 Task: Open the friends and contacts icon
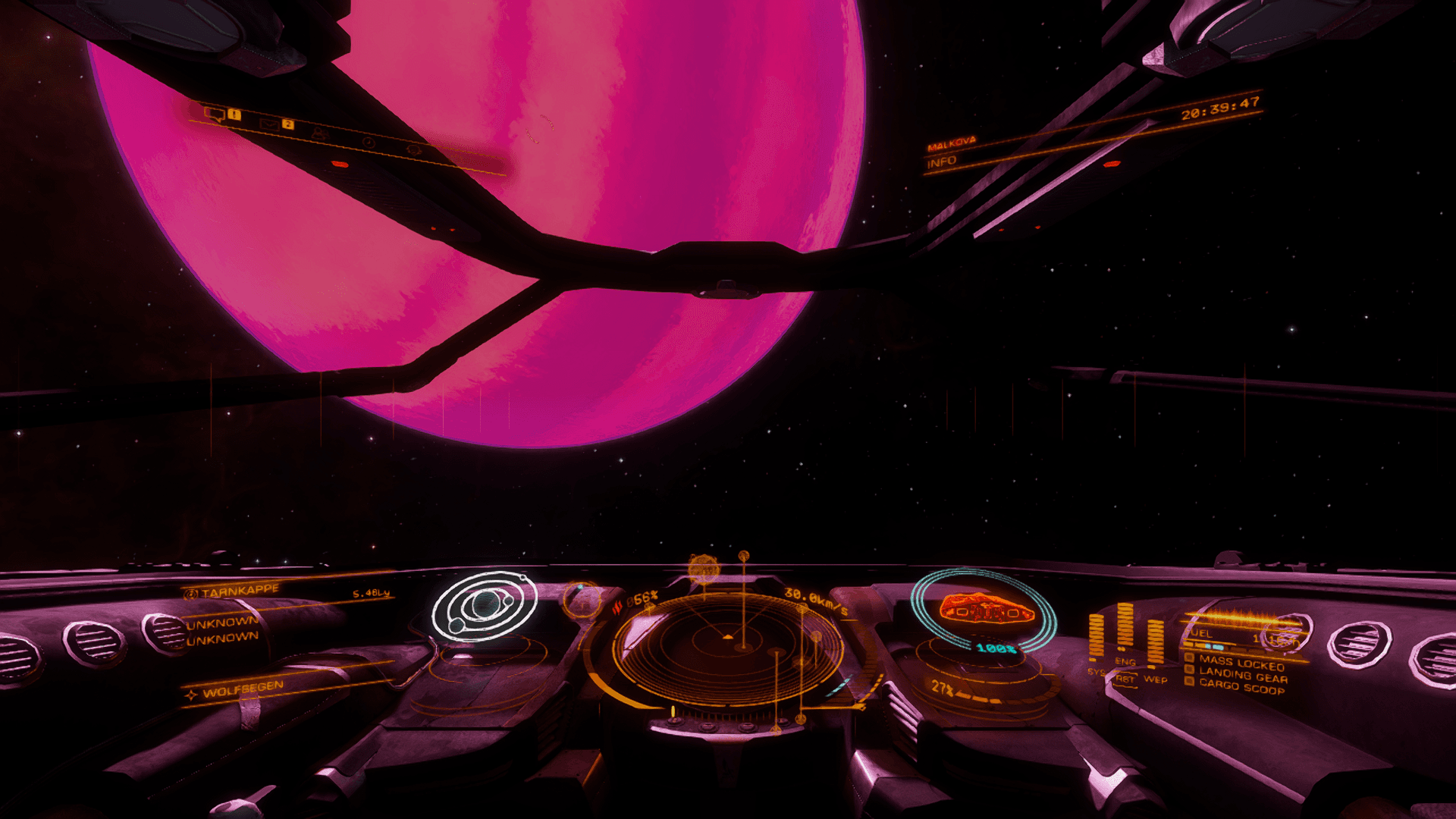click(319, 133)
